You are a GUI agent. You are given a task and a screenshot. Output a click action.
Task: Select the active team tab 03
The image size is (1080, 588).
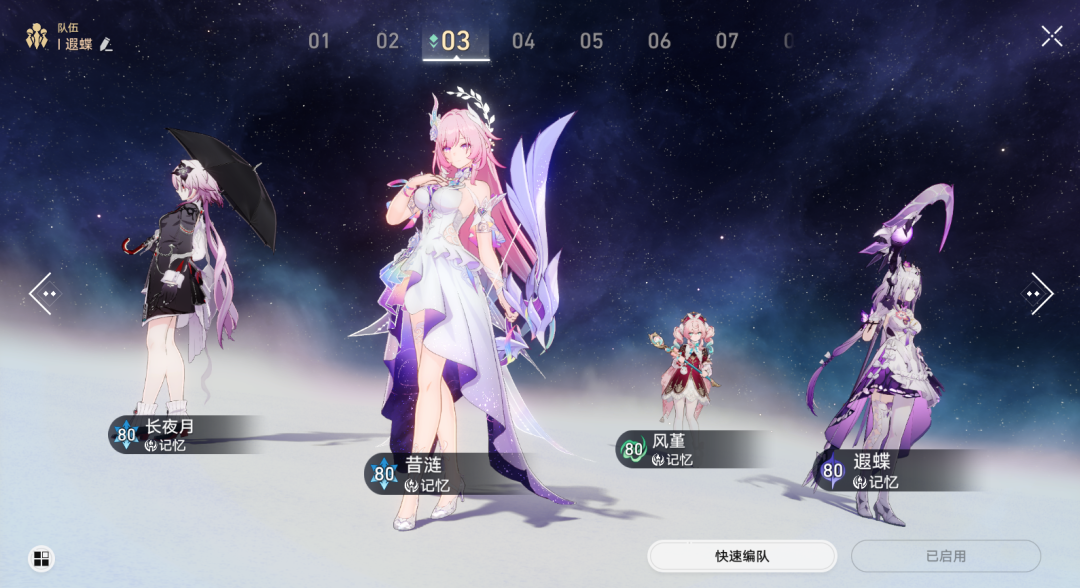pos(456,41)
